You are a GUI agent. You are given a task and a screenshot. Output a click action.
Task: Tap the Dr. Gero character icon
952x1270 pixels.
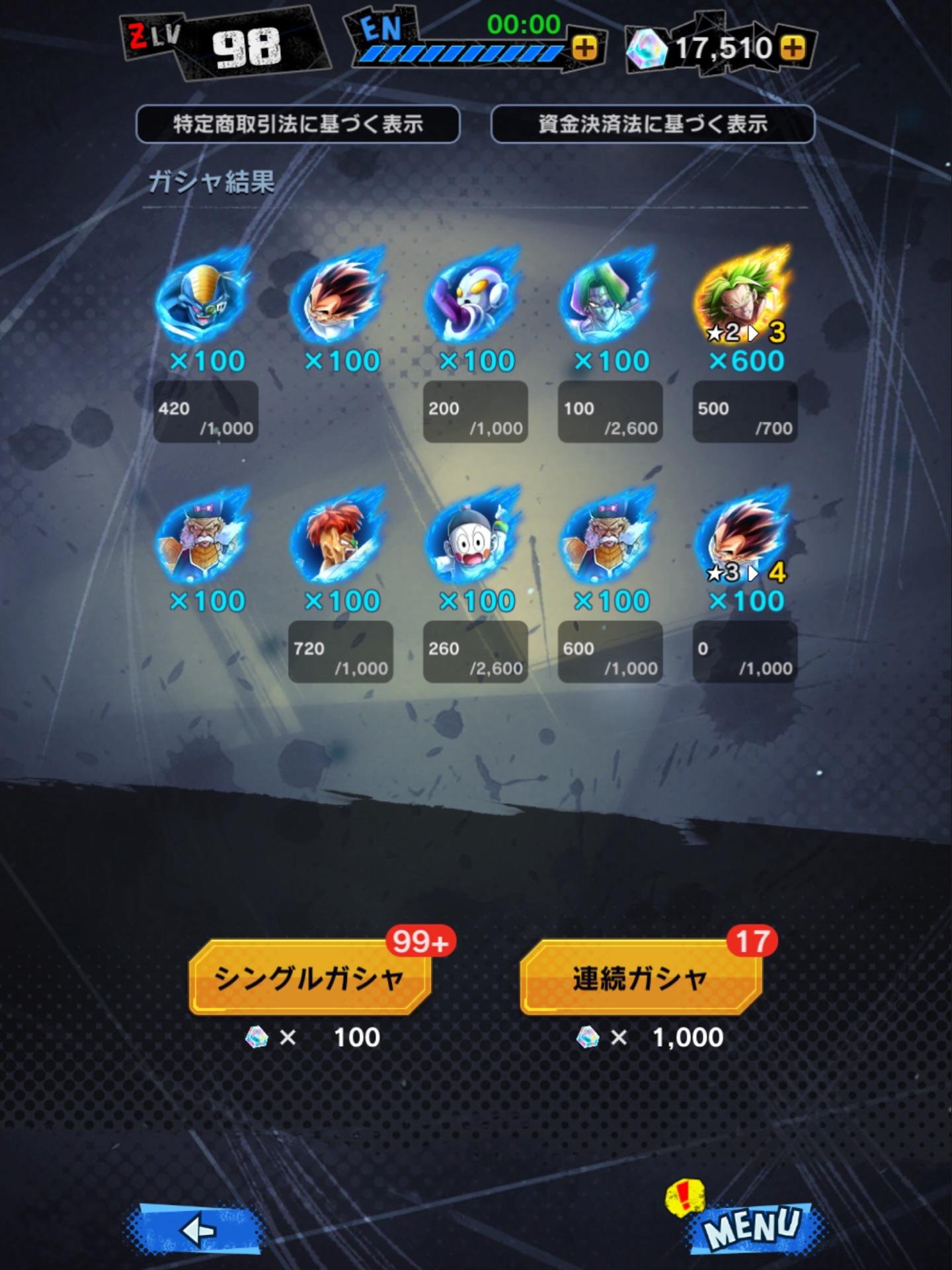pos(206,542)
